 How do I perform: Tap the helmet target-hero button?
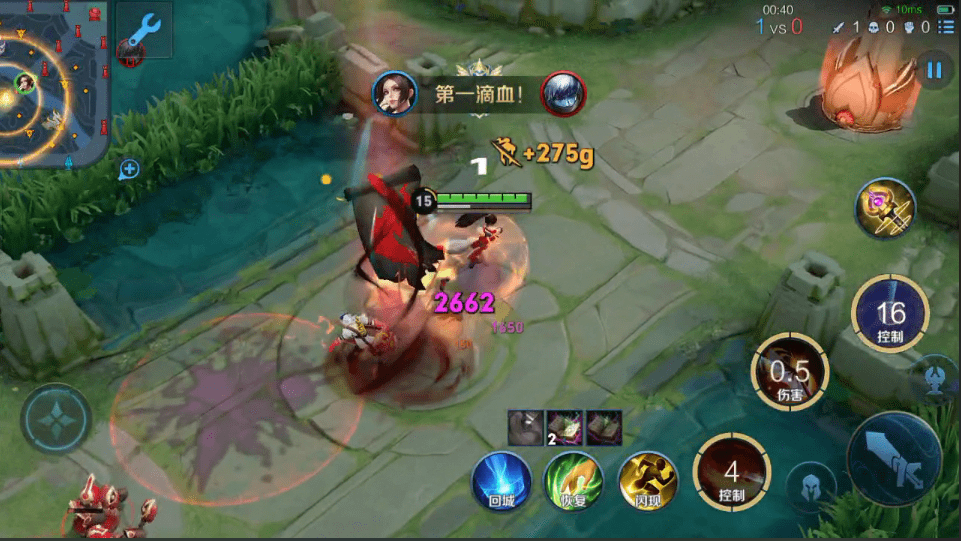pyautogui.click(x=811, y=488)
